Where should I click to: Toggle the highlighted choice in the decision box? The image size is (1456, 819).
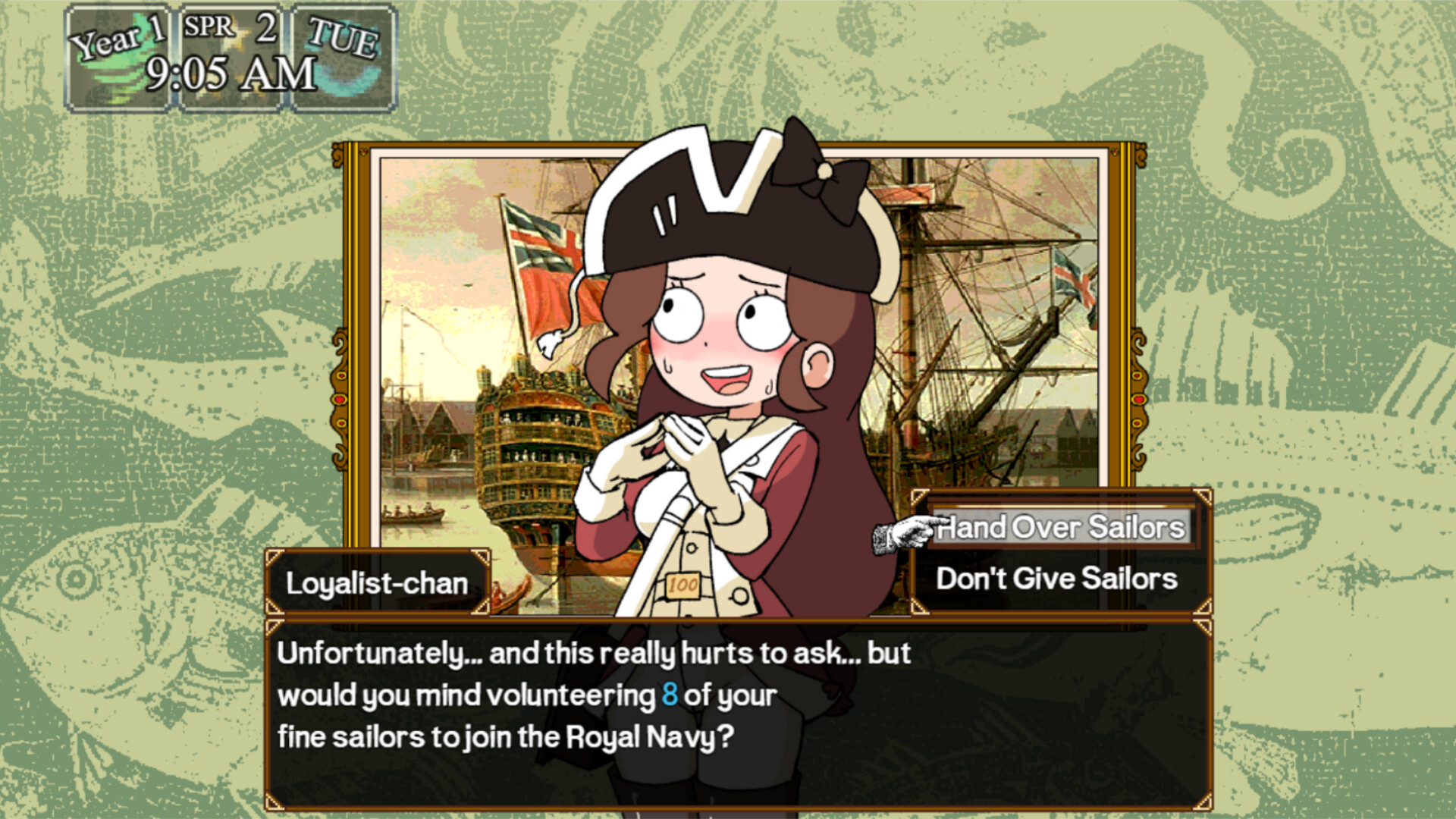point(1062,529)
